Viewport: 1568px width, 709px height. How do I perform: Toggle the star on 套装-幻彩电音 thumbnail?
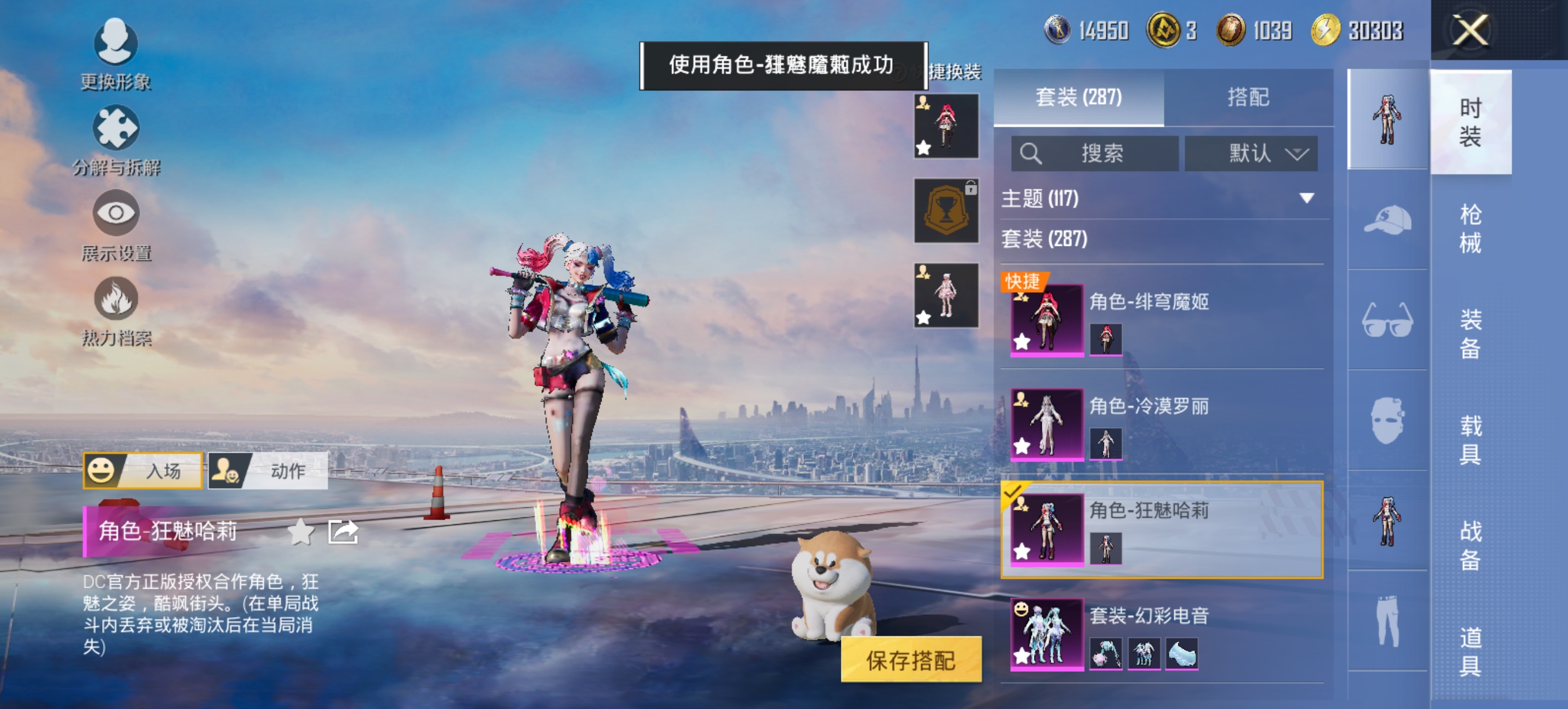tap(1023, 656)
